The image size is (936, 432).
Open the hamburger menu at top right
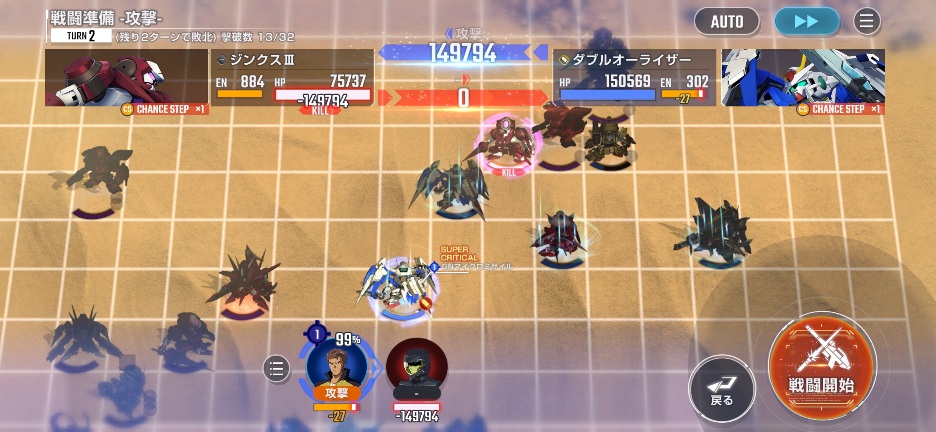click(x=867, y=21)
